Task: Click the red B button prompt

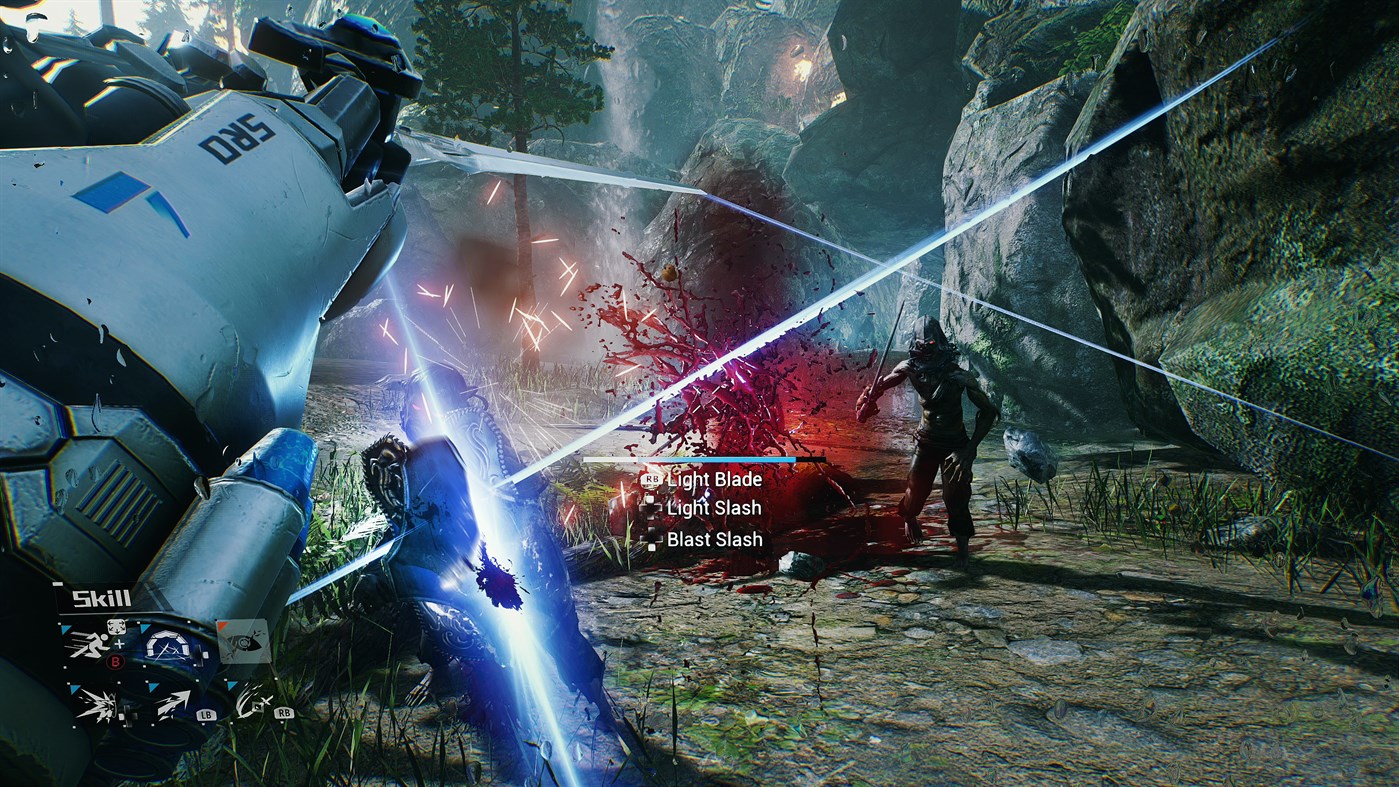Action: (115, 661)
